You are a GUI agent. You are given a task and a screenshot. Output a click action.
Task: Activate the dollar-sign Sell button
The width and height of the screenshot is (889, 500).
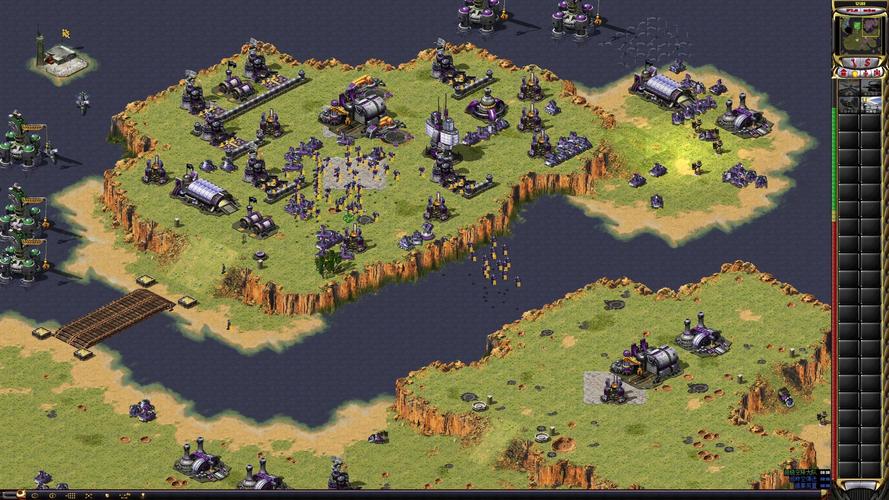pos(868,63)
